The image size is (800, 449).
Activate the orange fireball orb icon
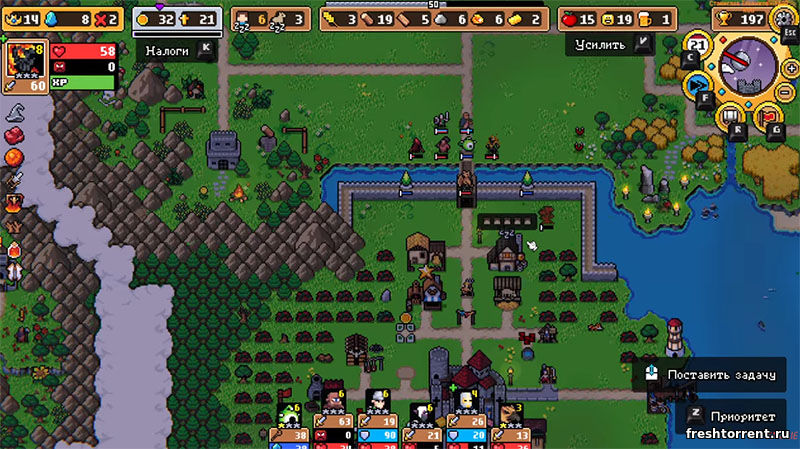pos(15,158)
